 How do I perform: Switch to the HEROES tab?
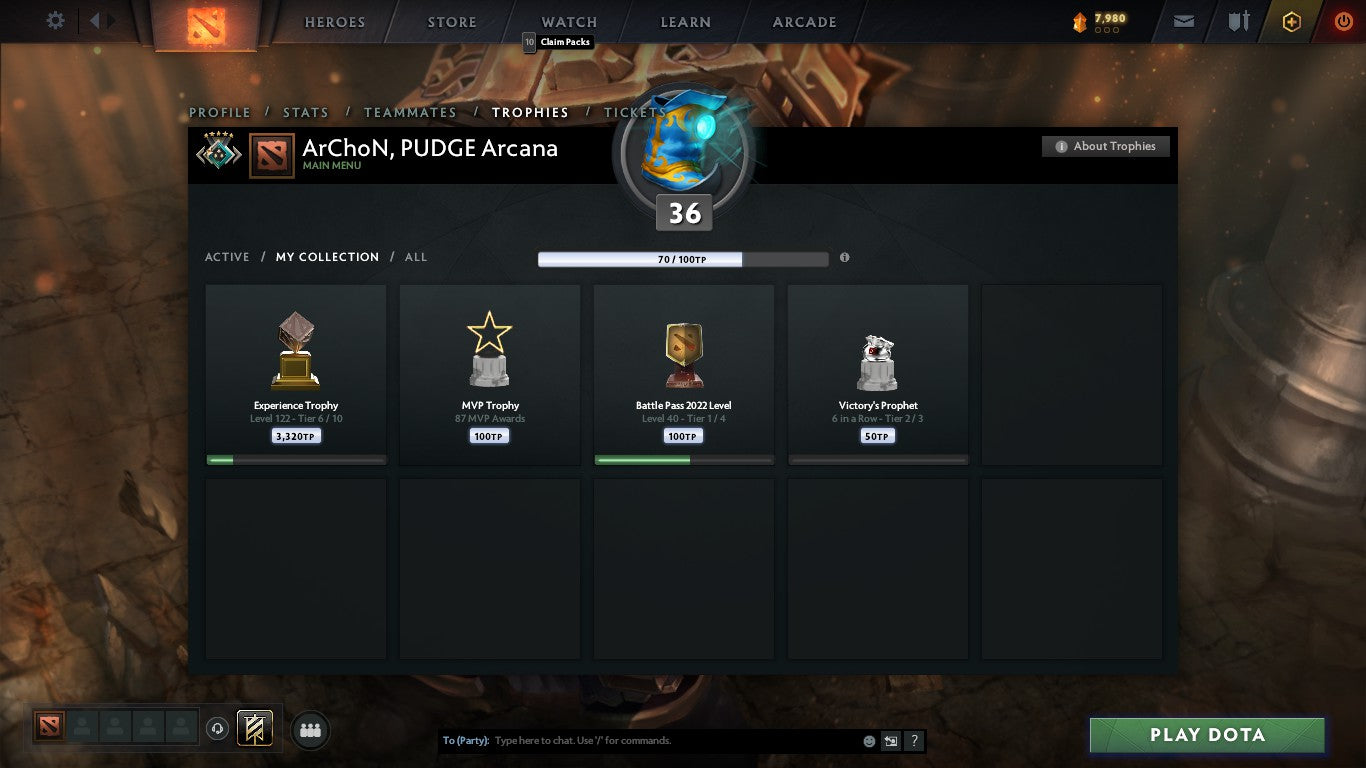pyautogui.click(x=334, y=21)
